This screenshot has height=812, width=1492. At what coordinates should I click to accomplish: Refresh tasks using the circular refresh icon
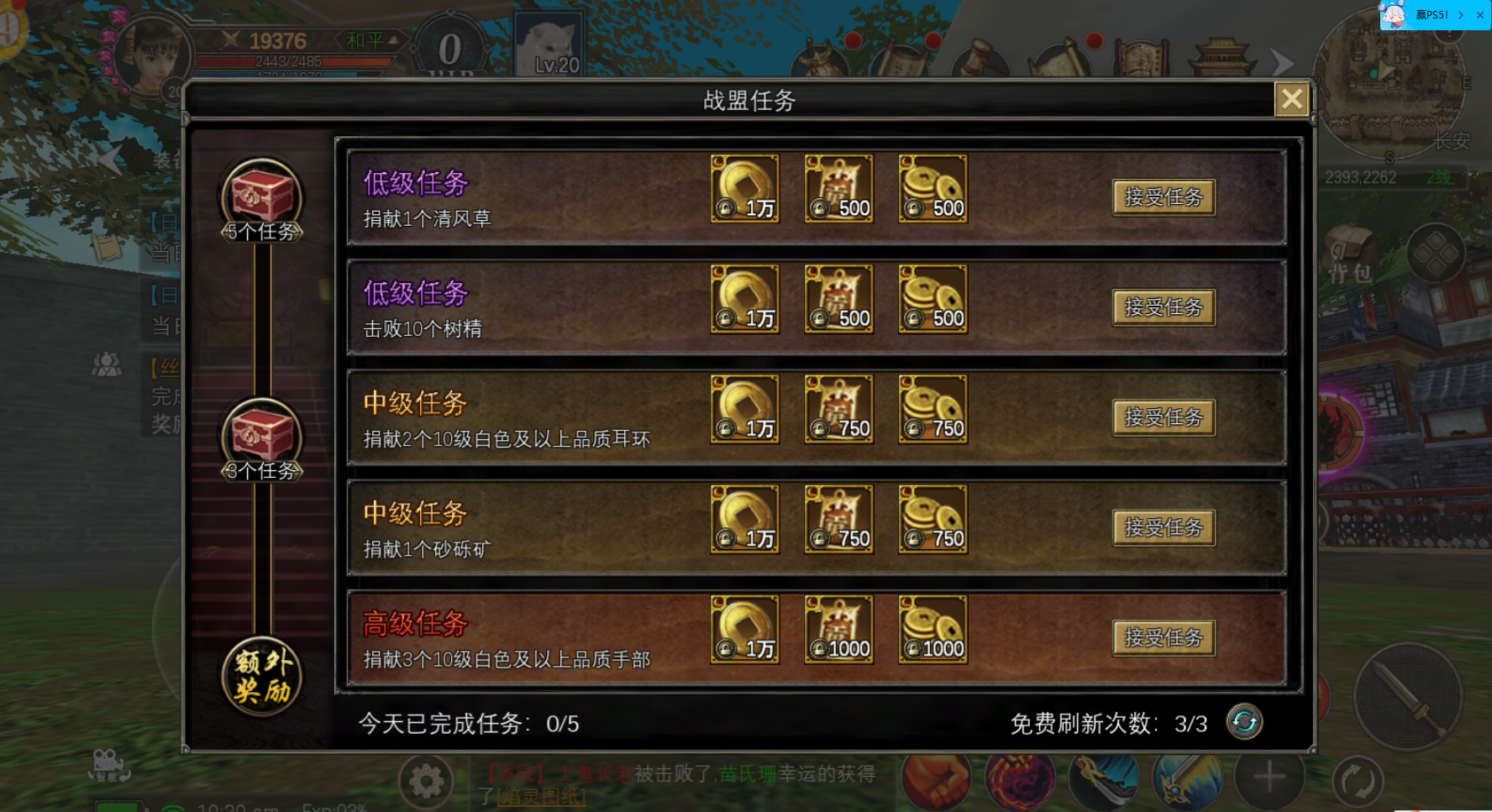click(x=1246, y=722)
